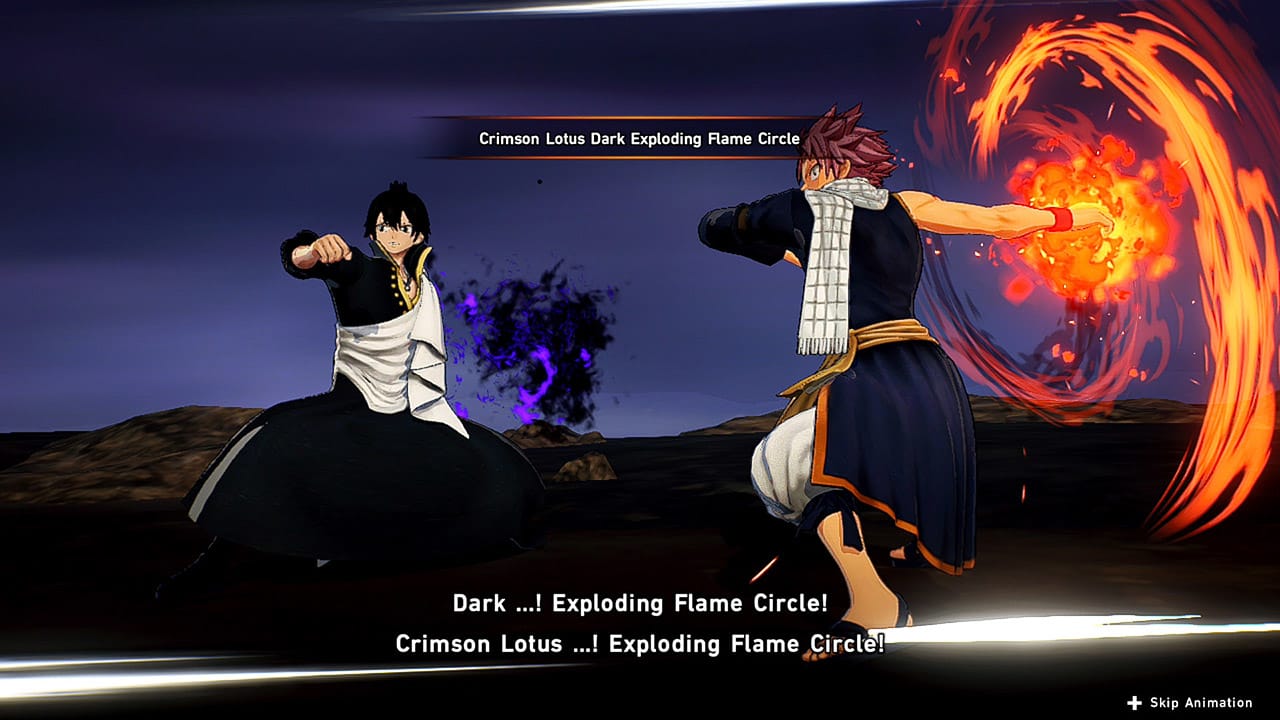The height and width of the screenshot is (720, 1280).
Task: Click the orange gradient bar under the skill banner
Action: 638,158
